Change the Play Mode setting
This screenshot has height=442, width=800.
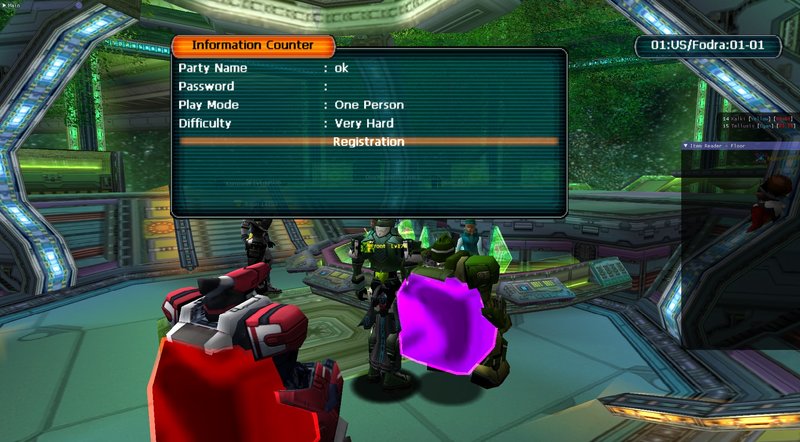[369, 105]
